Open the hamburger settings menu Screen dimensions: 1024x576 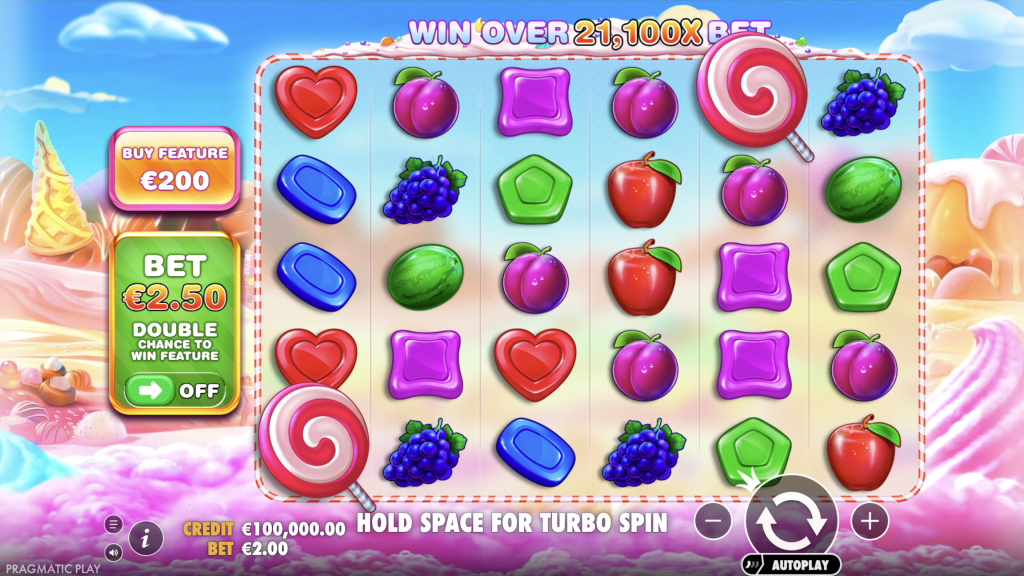(113, 524)
